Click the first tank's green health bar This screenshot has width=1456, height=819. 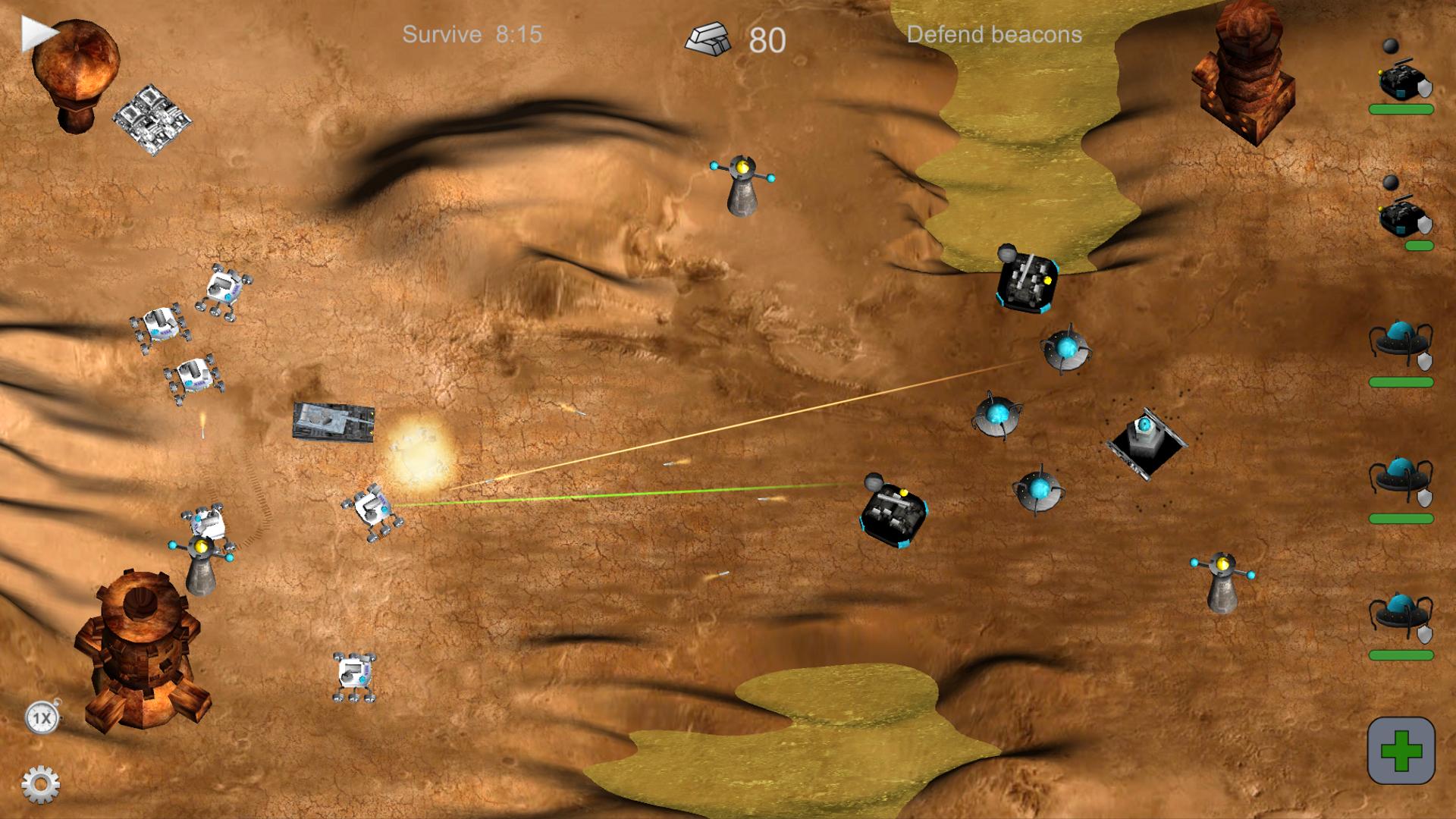point(1401,111)
